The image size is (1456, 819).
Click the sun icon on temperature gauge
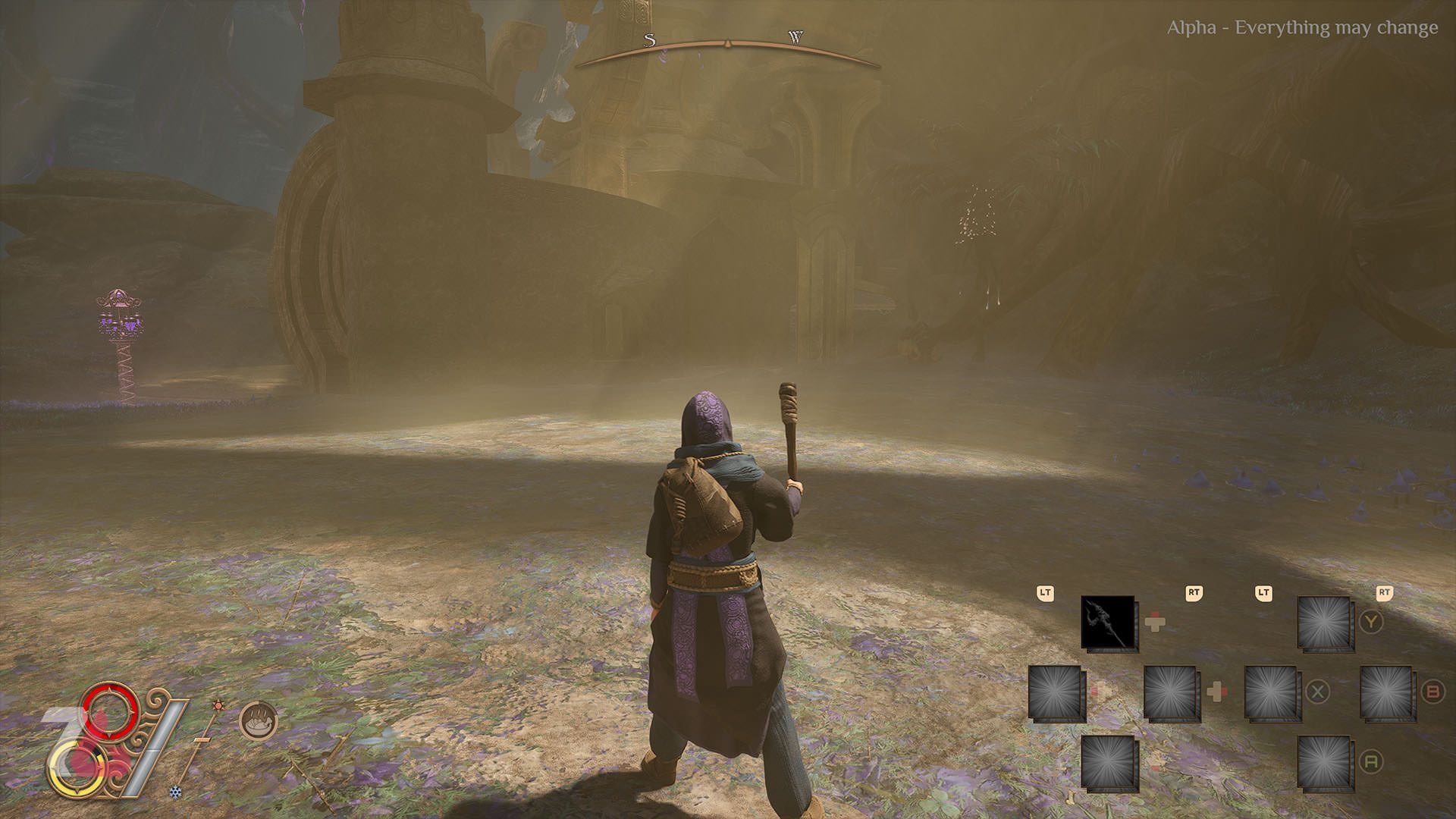[218, 706]
